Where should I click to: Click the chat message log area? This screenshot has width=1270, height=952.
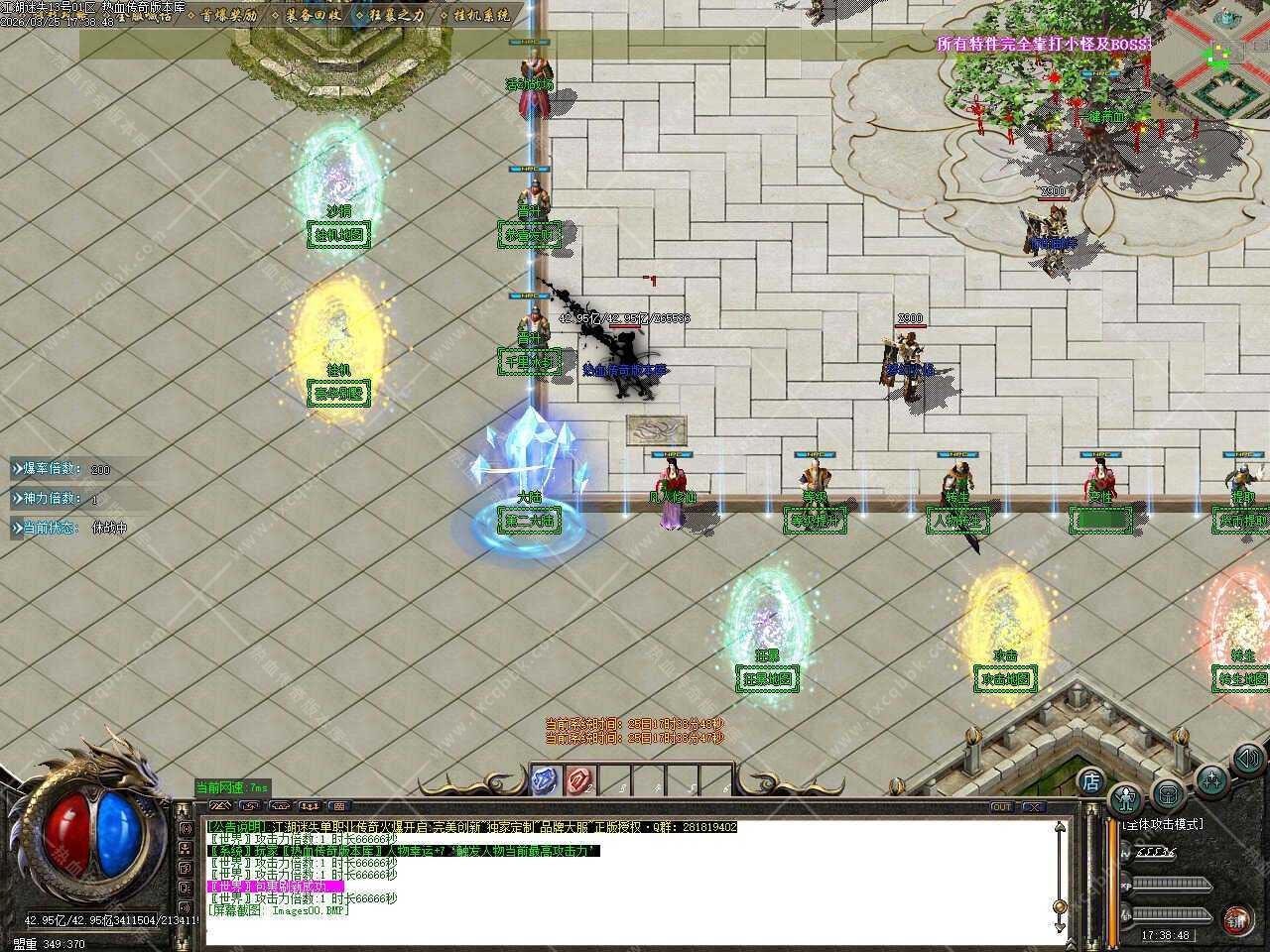(x=625, y=883)
